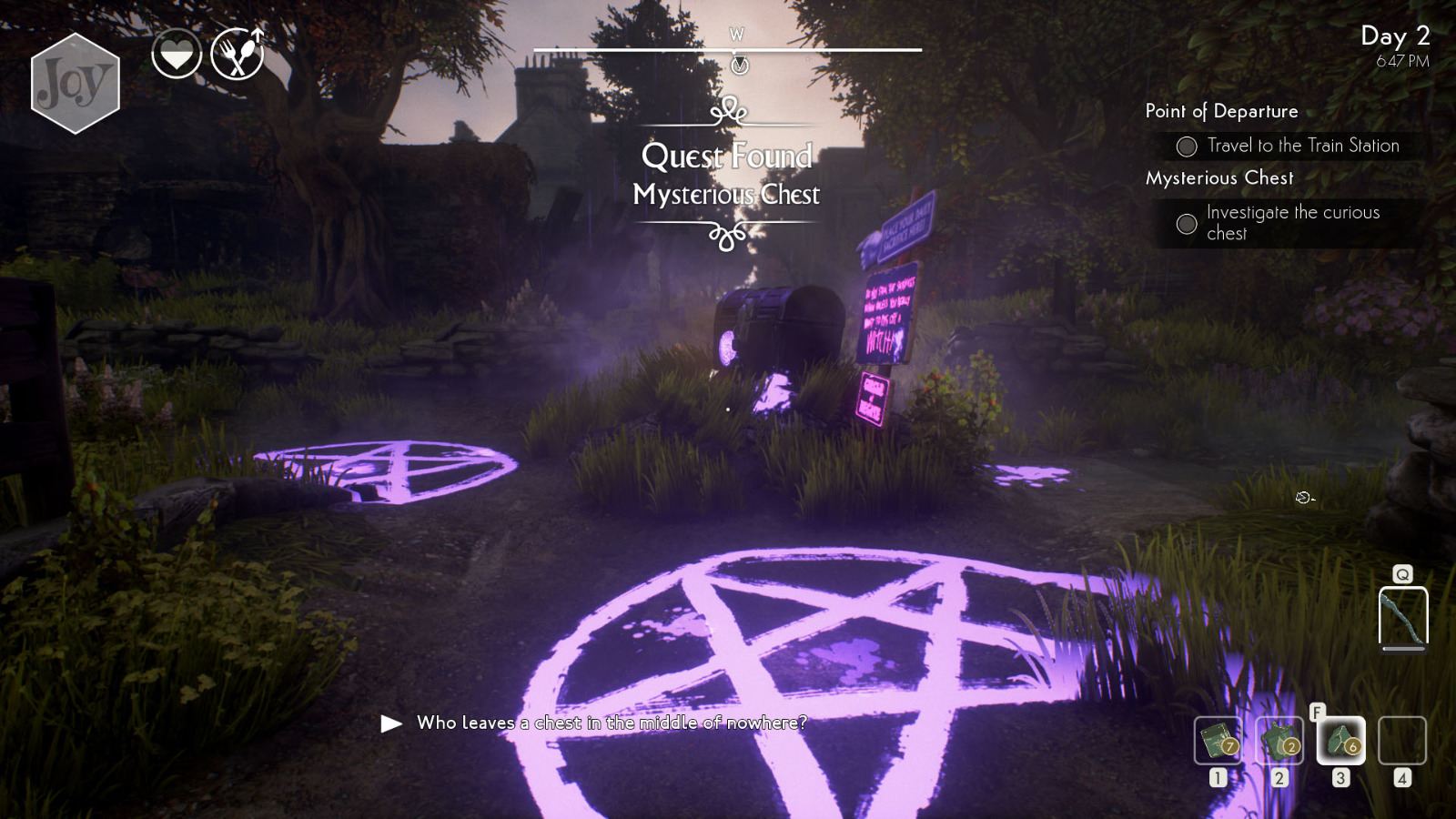Select the Quest Found notification banner
Screen dimensions: 1456x819
point(728,157)
